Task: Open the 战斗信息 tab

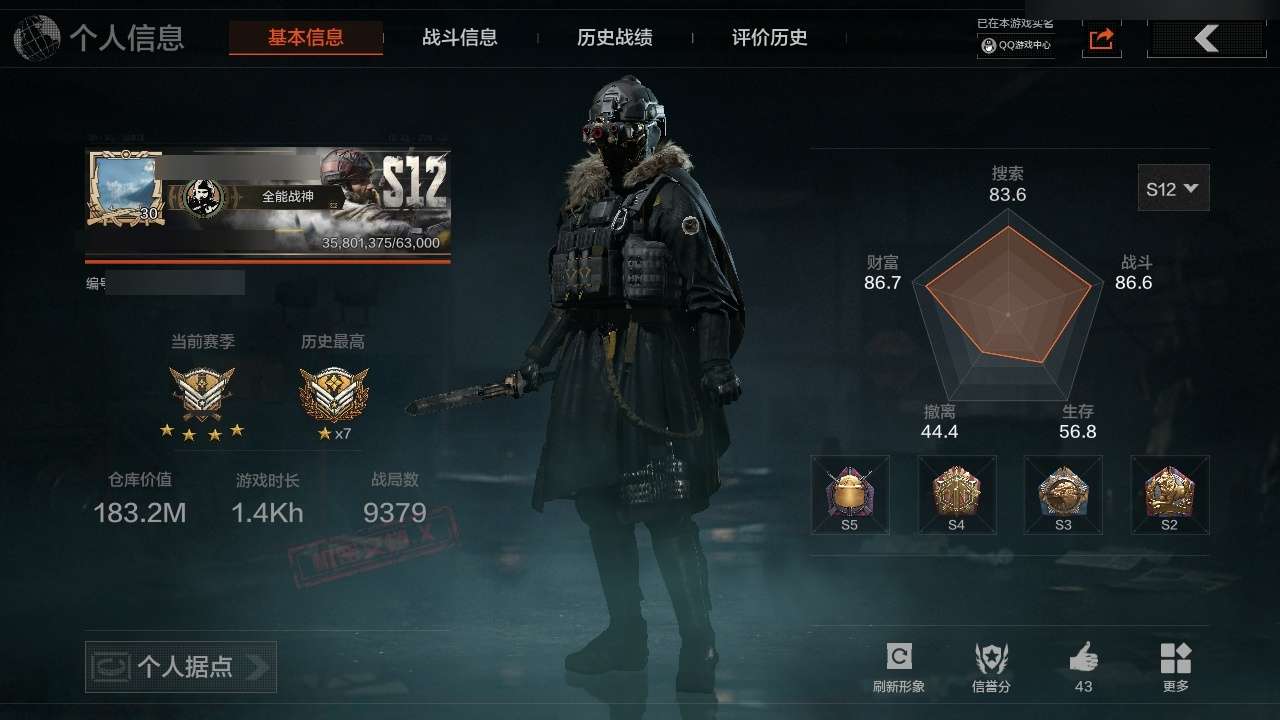Action: tap(460, 38)
